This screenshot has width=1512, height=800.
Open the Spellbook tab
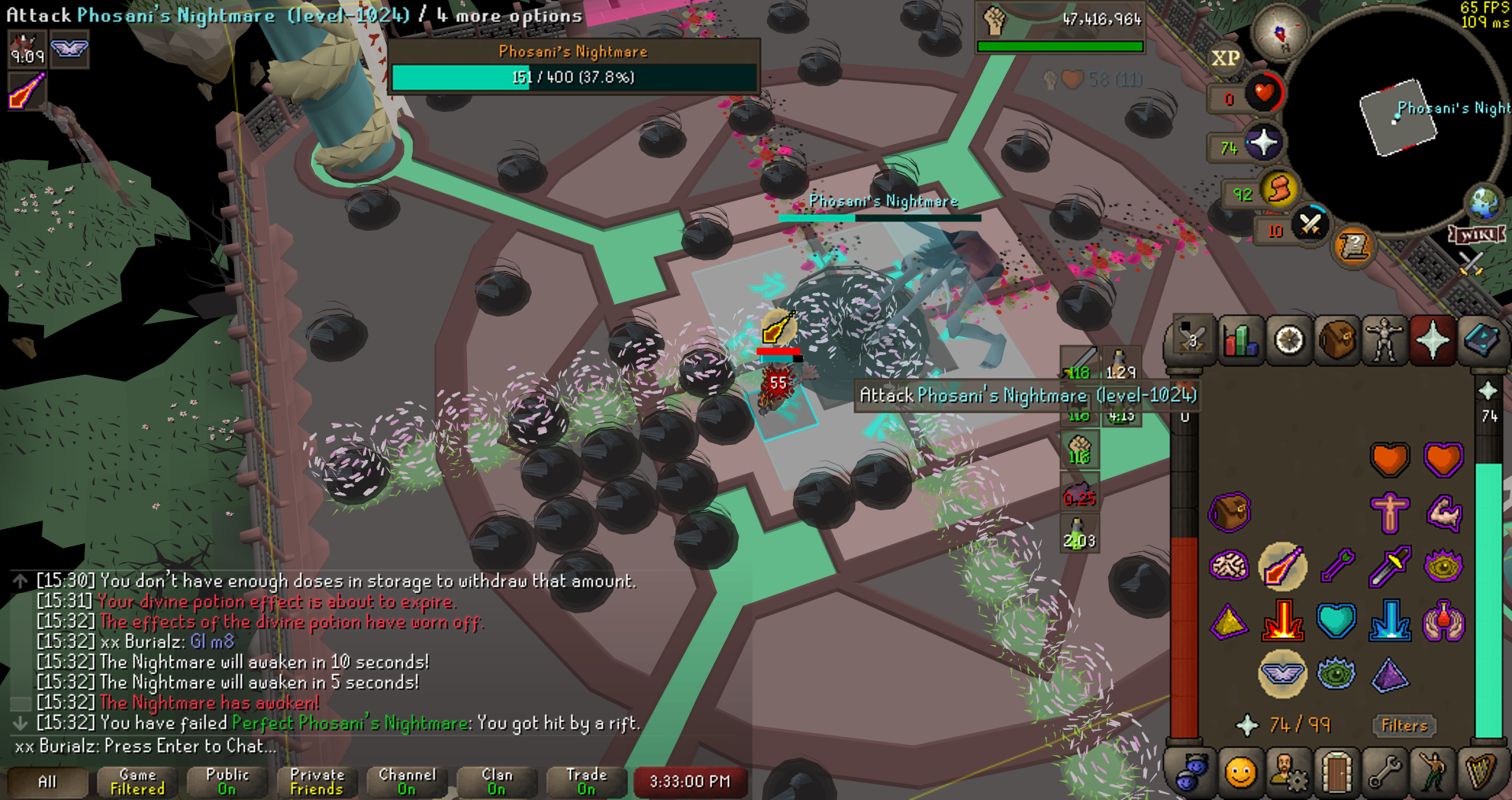coord(1480,341)
